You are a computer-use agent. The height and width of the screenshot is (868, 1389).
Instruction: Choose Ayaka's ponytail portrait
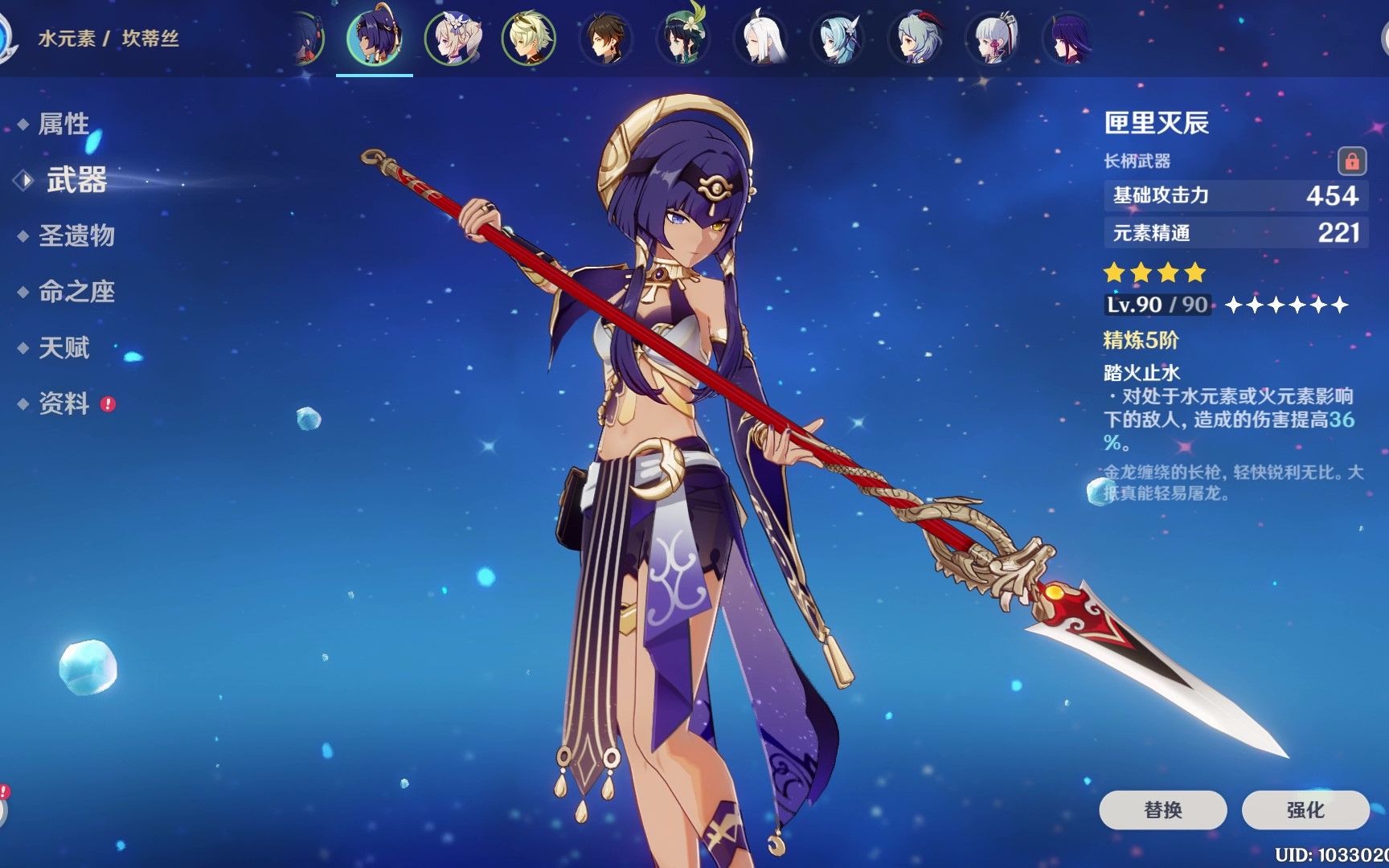(993, 38)
